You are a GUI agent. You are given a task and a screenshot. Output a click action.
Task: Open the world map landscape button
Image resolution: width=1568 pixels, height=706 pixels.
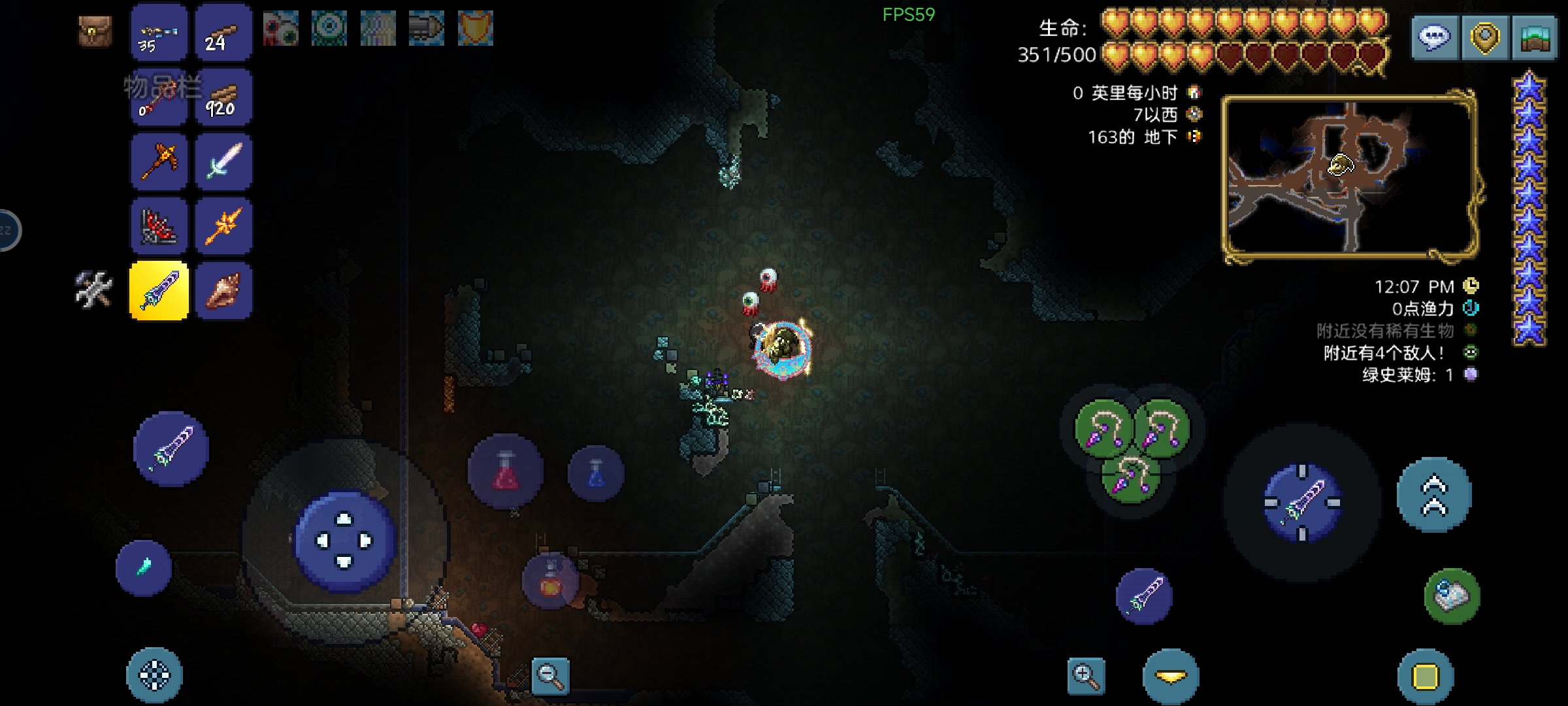click(1535, 38)
